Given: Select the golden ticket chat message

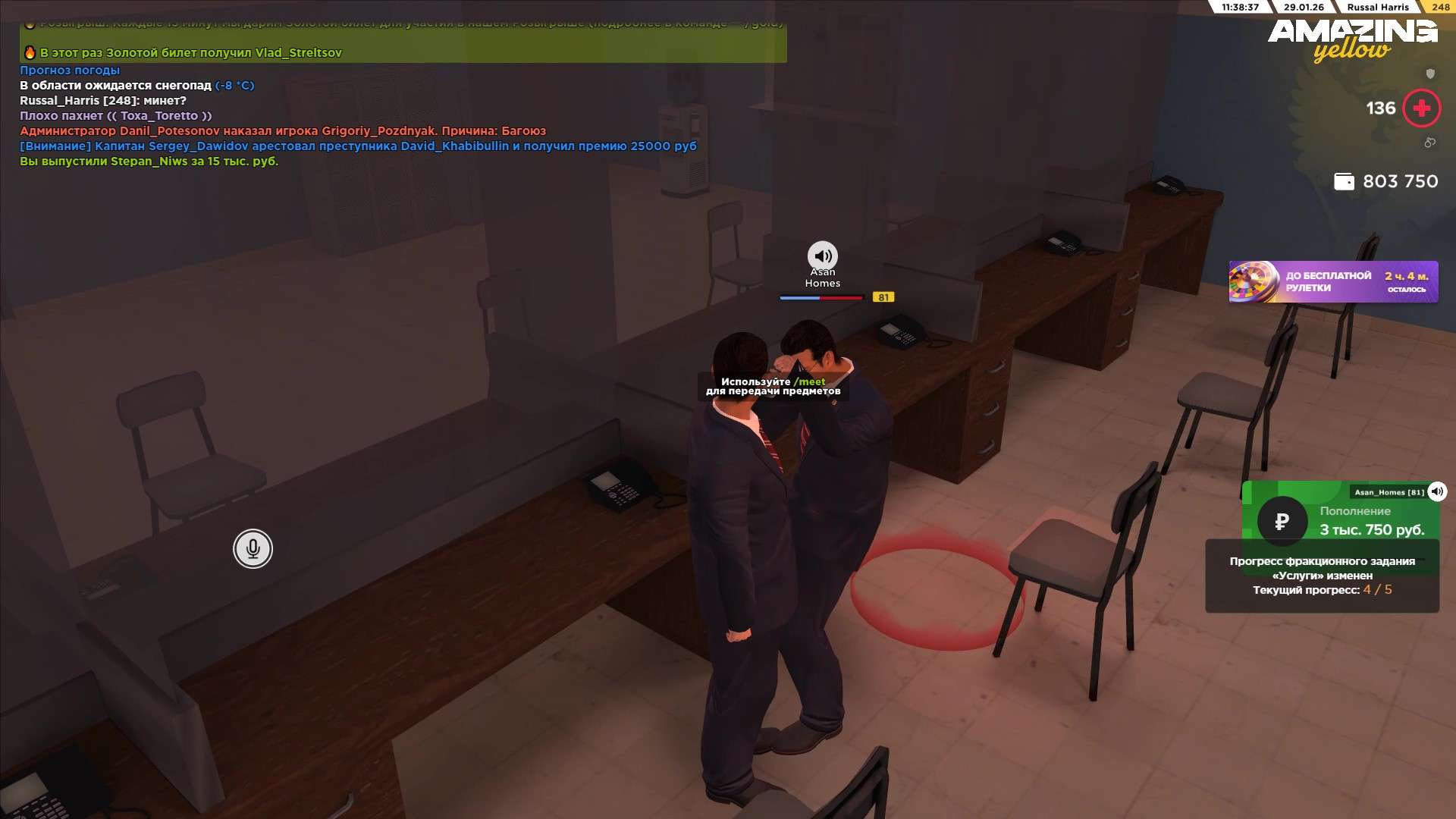Looking at the screenshot, I should [x=190, y=53].
